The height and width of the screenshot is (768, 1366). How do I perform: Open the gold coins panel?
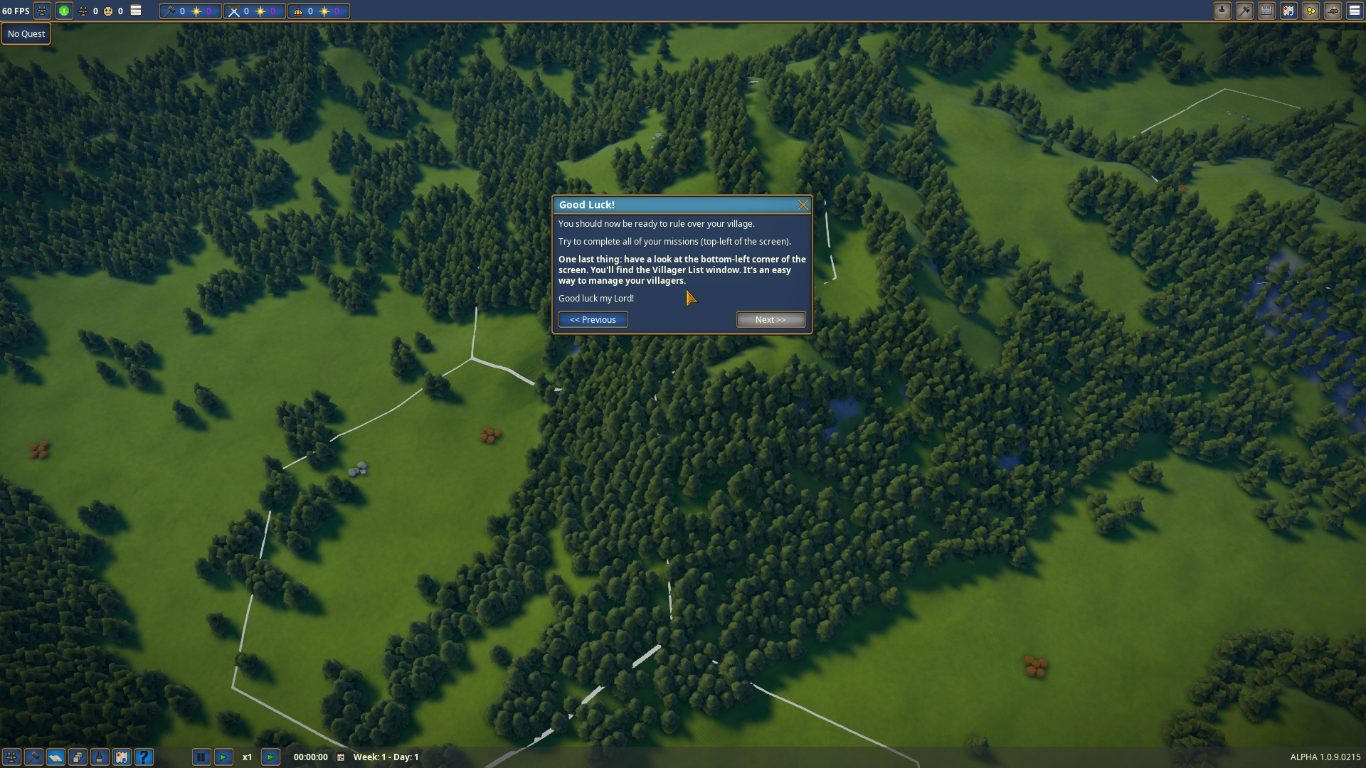pos(1311,11)
